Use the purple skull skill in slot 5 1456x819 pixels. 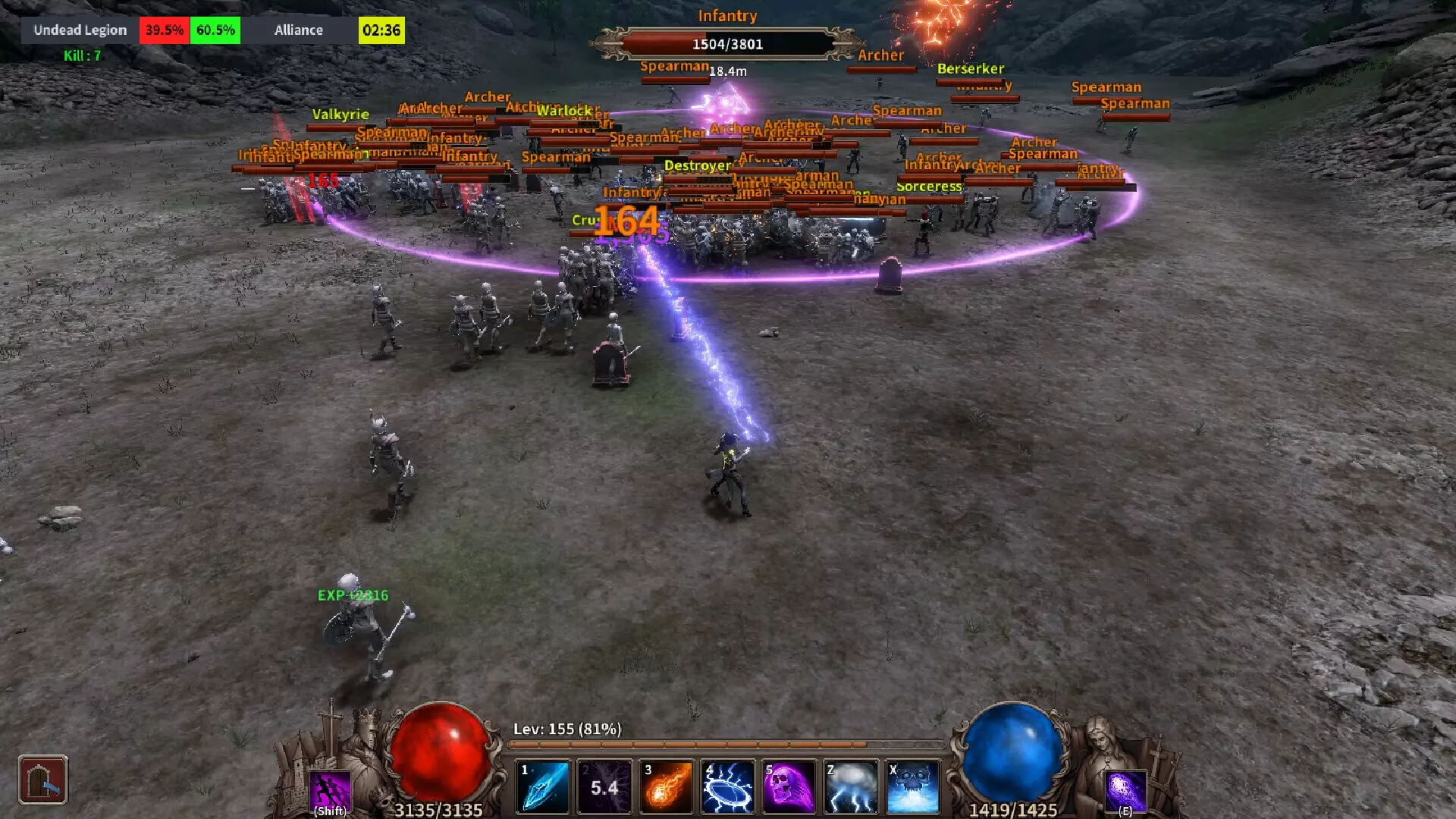tap(789, 785)
